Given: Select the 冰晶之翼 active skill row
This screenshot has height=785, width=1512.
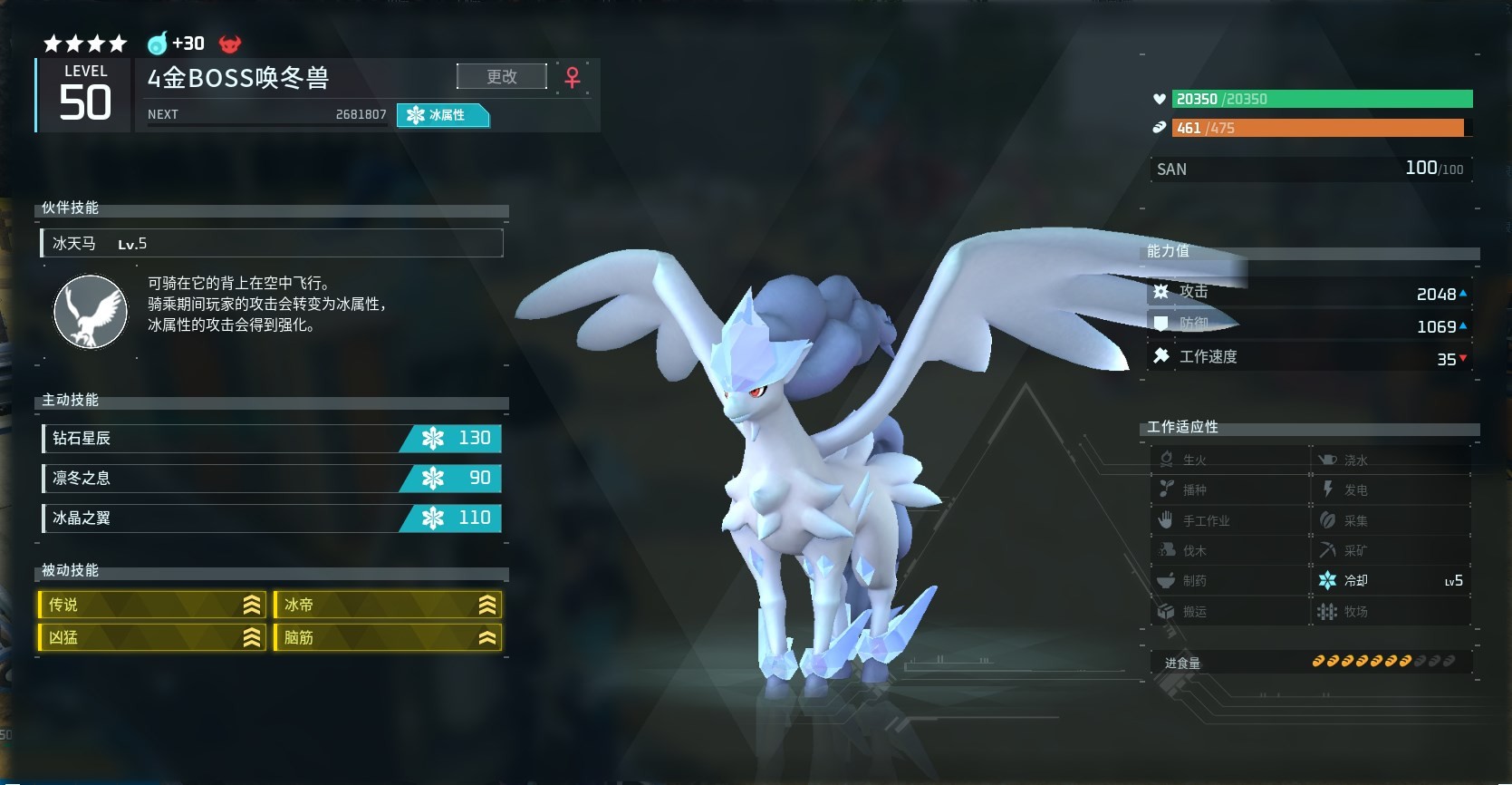Looking at the screenshot, I should coord(271,518).
